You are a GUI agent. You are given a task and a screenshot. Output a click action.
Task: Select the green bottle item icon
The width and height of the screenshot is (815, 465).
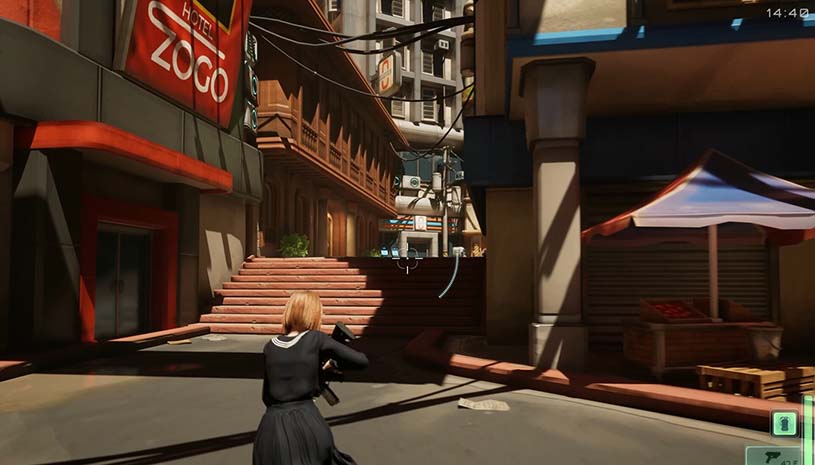point(785,423)
